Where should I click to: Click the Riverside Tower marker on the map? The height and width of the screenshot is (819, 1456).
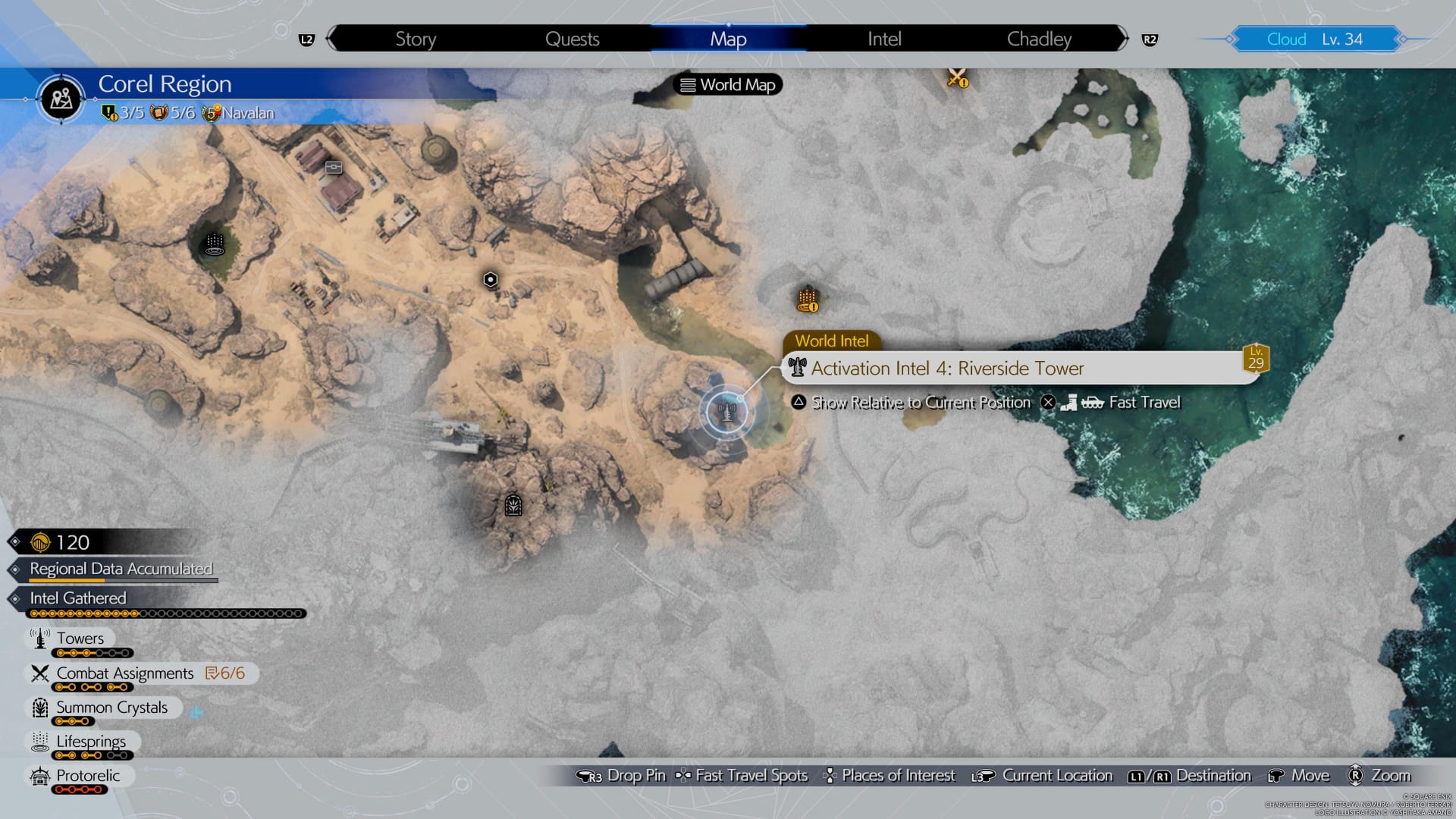[726, 412]
